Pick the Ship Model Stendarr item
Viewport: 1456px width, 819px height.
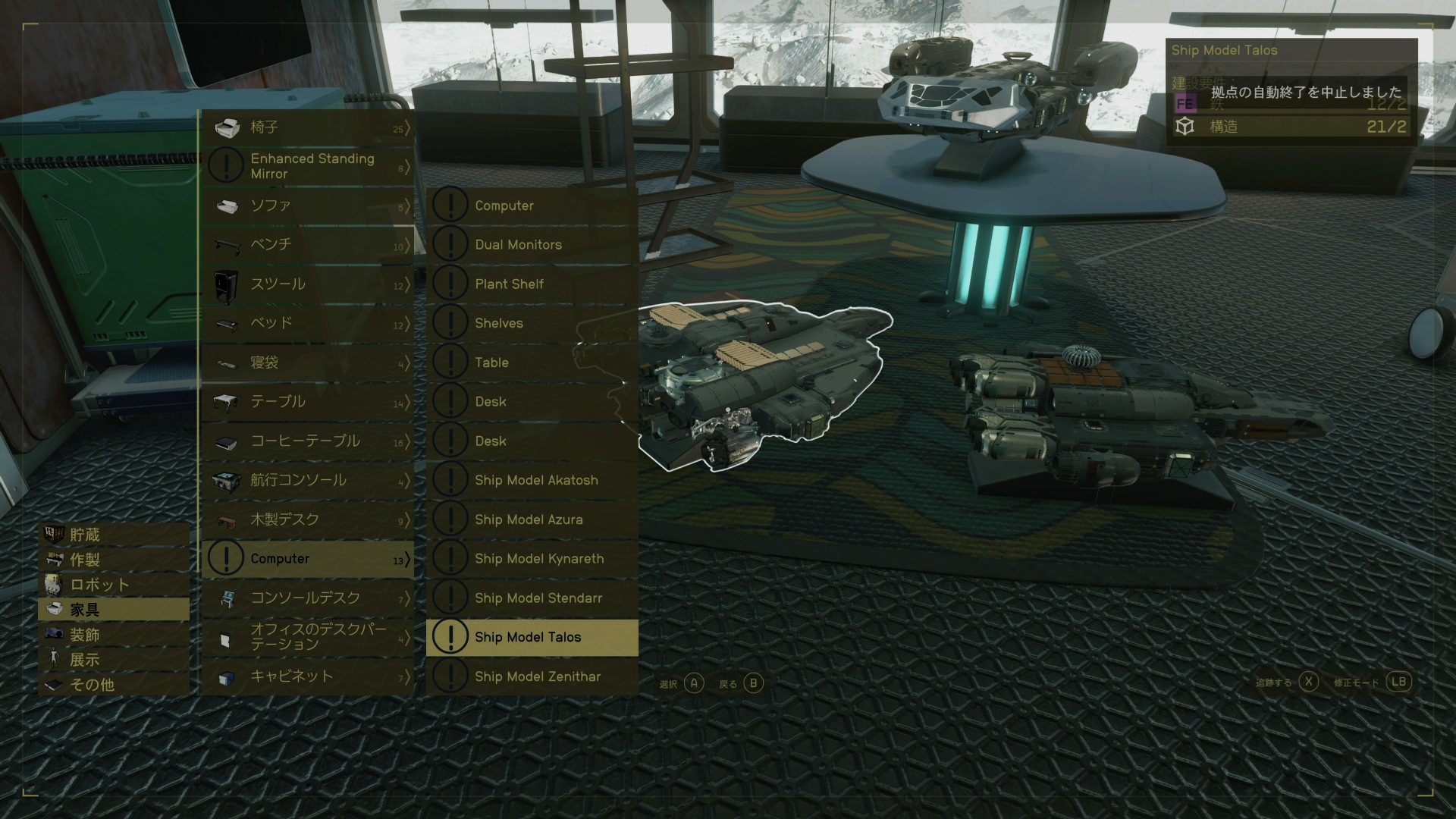pyautogui.click(x=531, y=598)
